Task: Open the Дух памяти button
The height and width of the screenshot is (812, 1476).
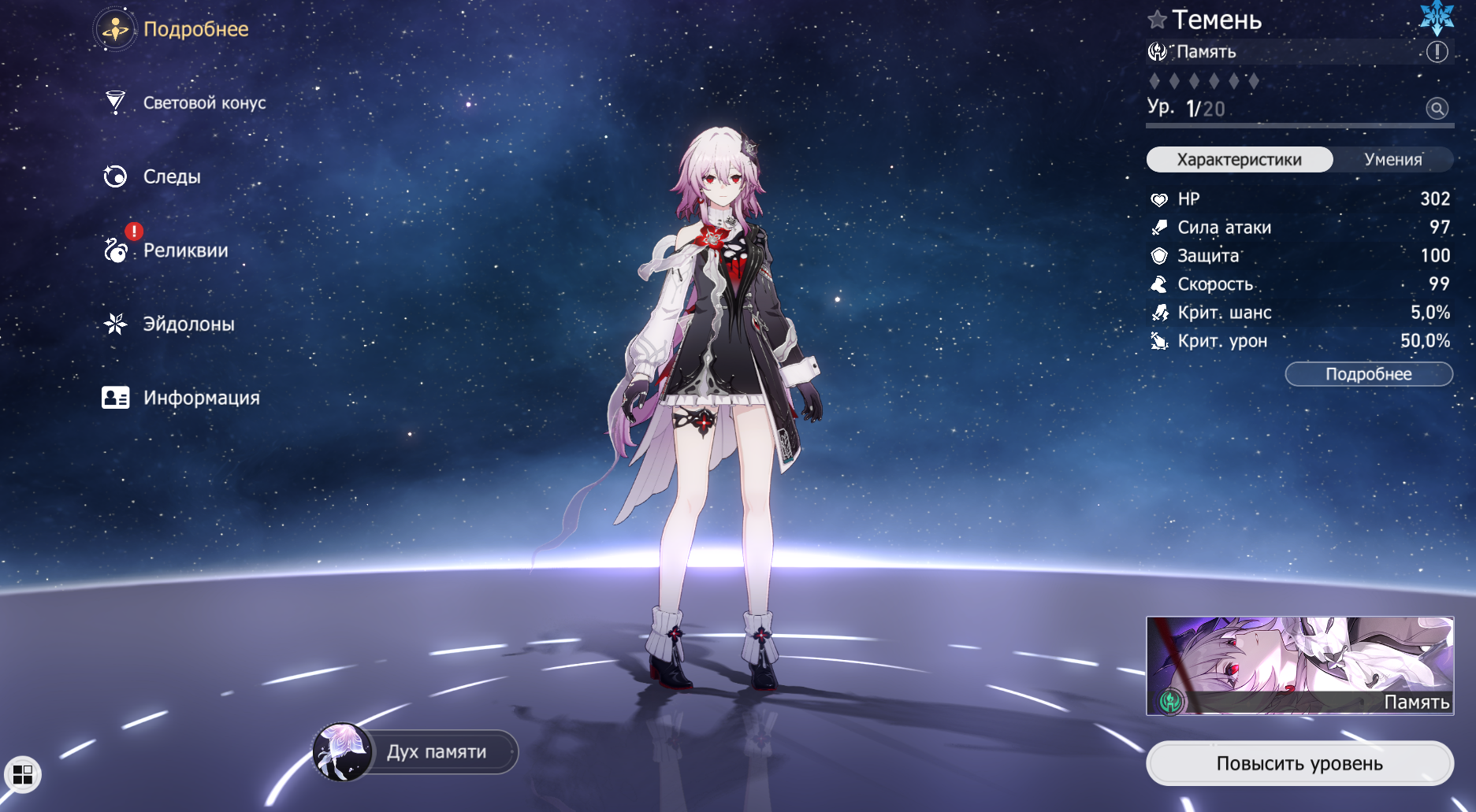Action: pyautogui.click(x=416, y=752)
